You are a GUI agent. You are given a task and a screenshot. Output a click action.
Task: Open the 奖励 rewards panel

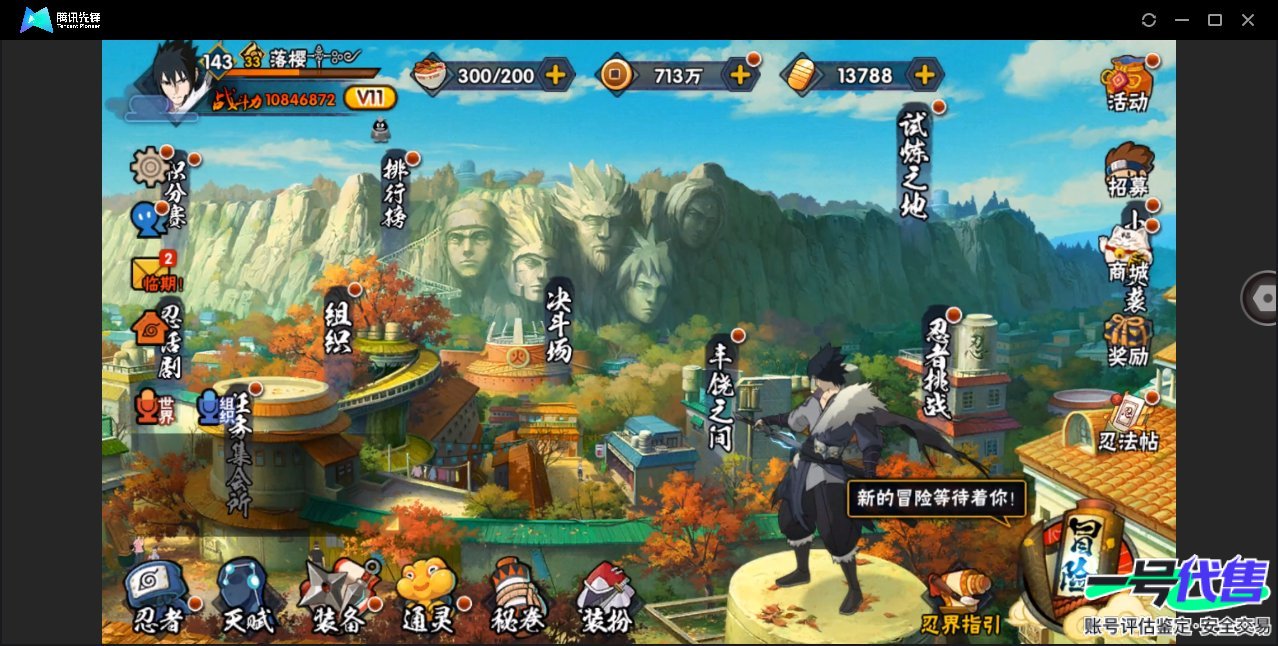coord(1128,340)
